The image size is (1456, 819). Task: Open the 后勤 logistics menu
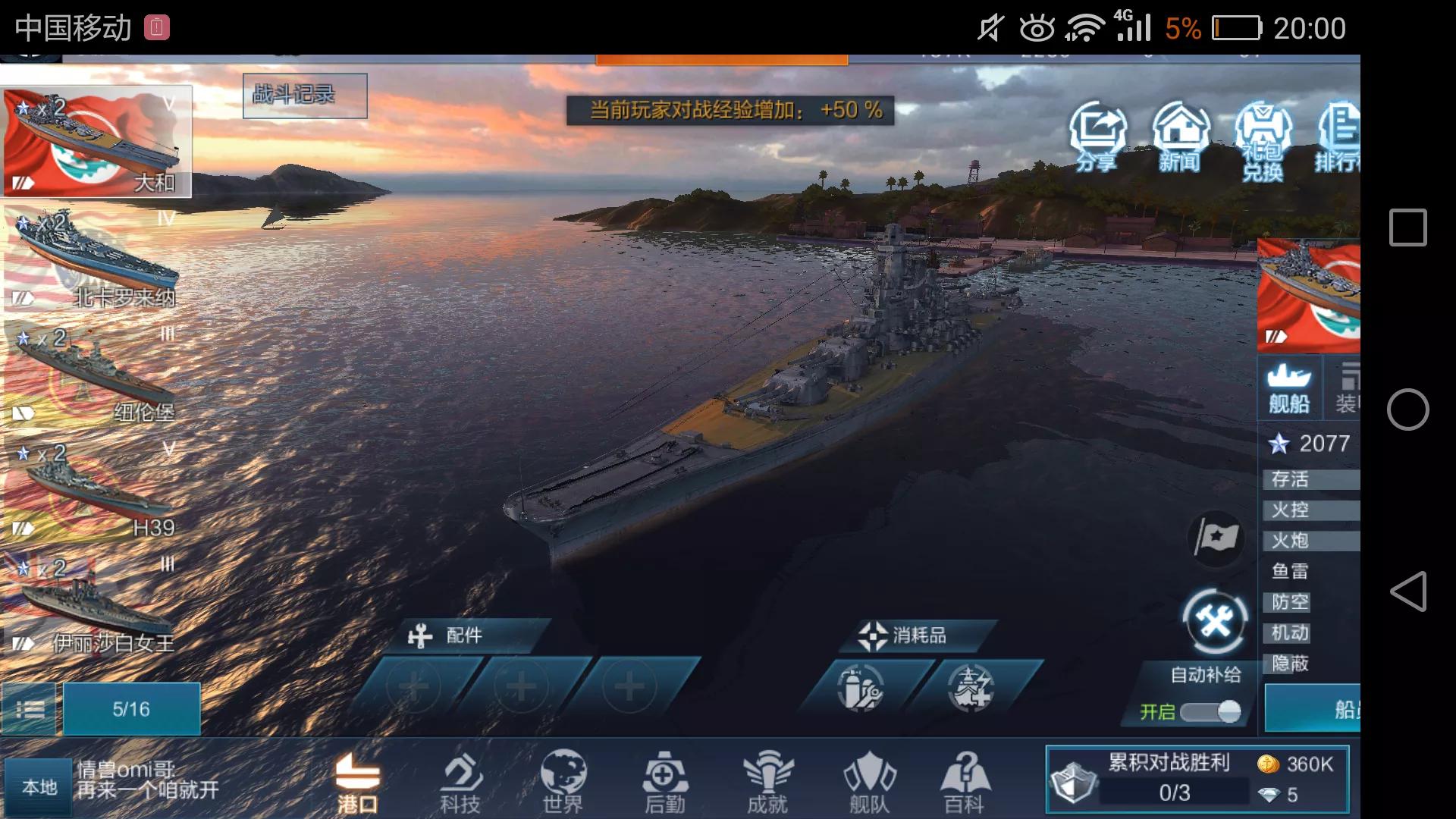[x=665, y=782]
